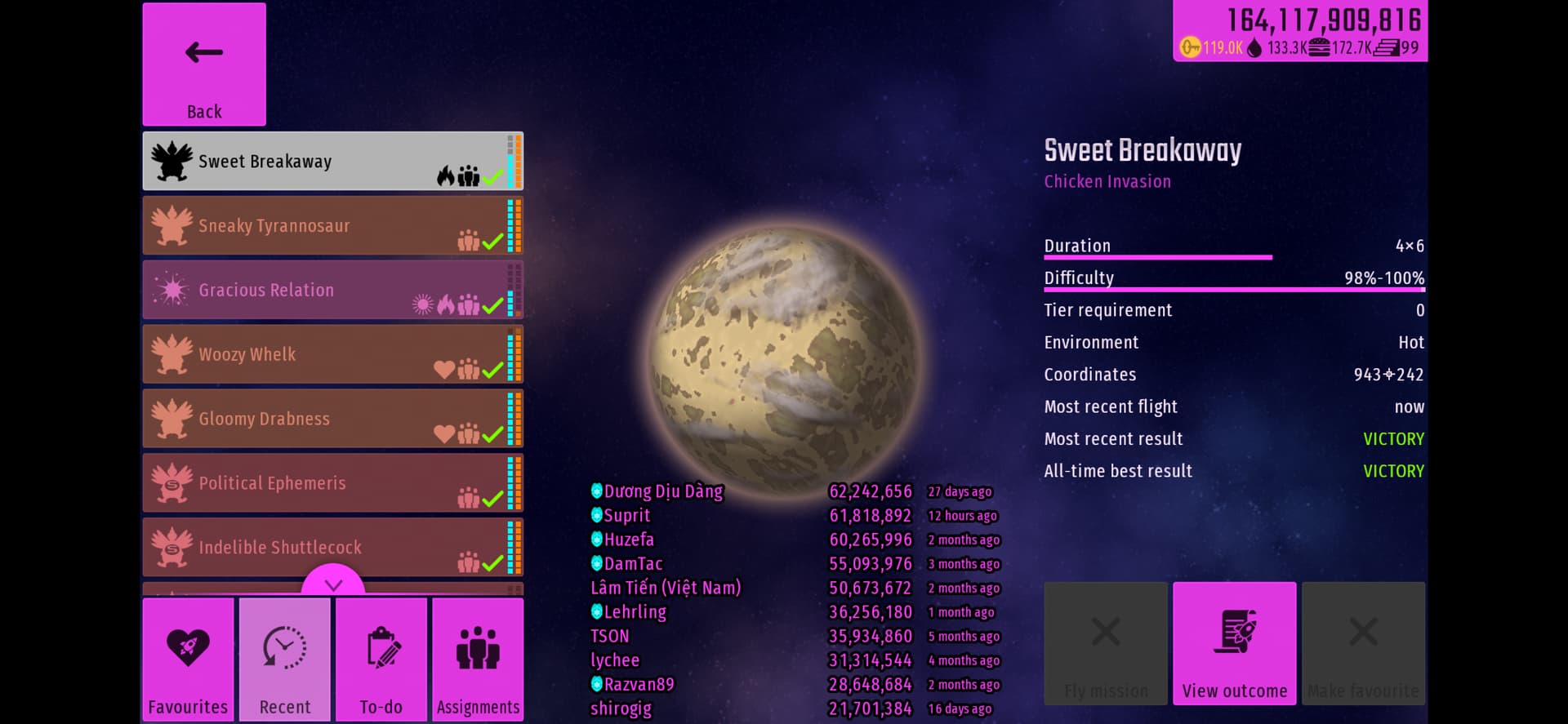
Task: Open the resources panel showing keys and fuel
Action: (1300, 32)
